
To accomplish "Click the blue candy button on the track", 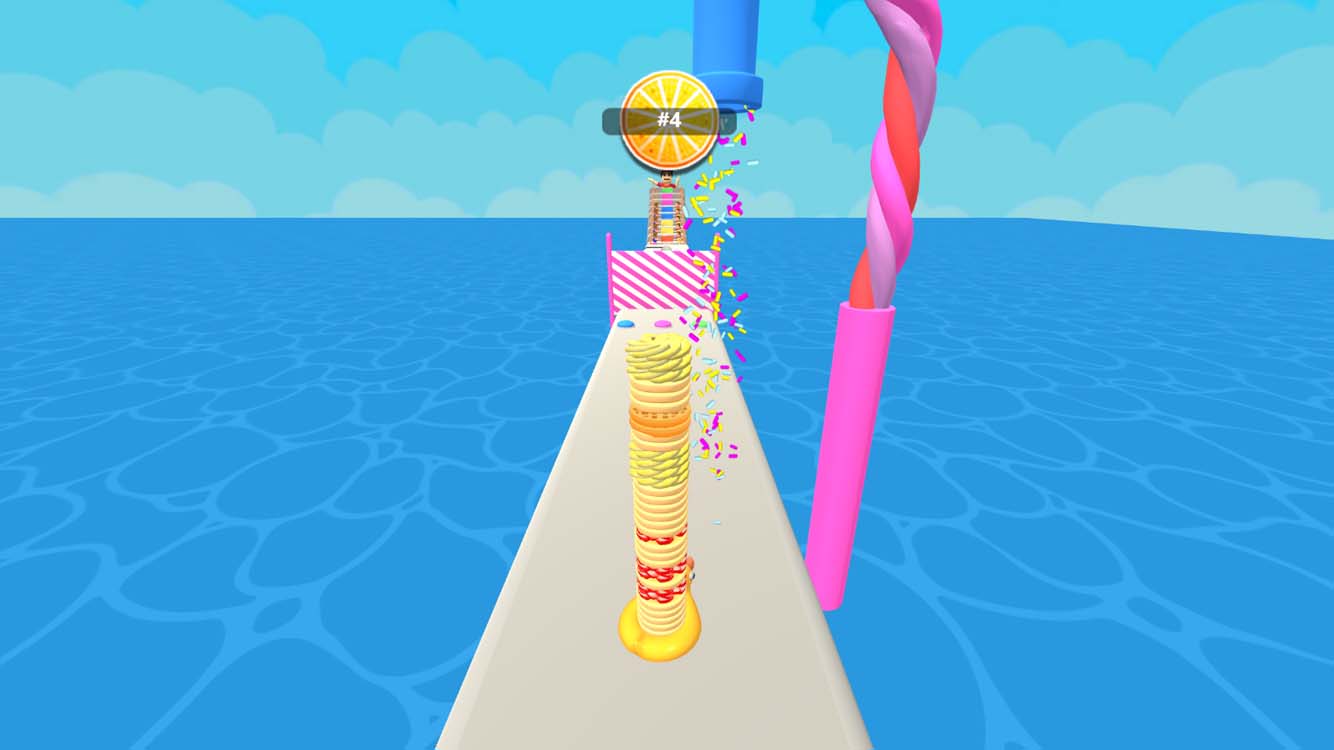I will tap(624, 322).
